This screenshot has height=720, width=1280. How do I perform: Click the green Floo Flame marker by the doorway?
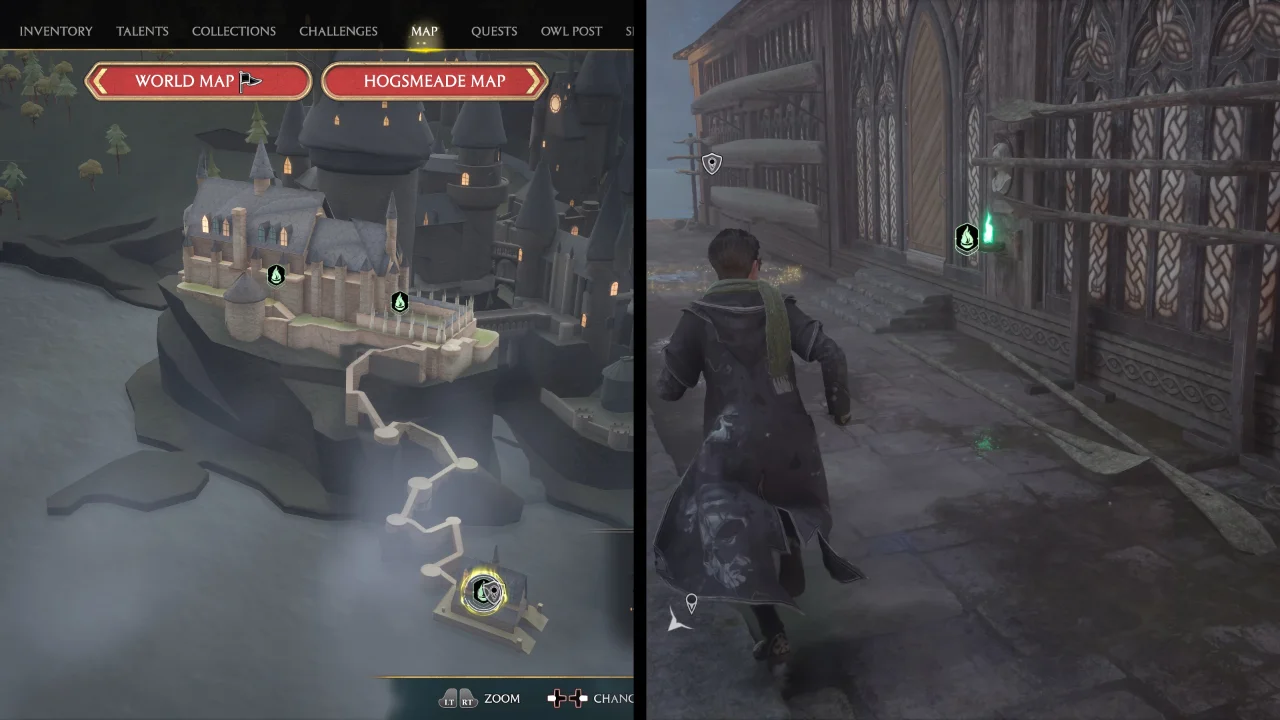pos(966,237)
